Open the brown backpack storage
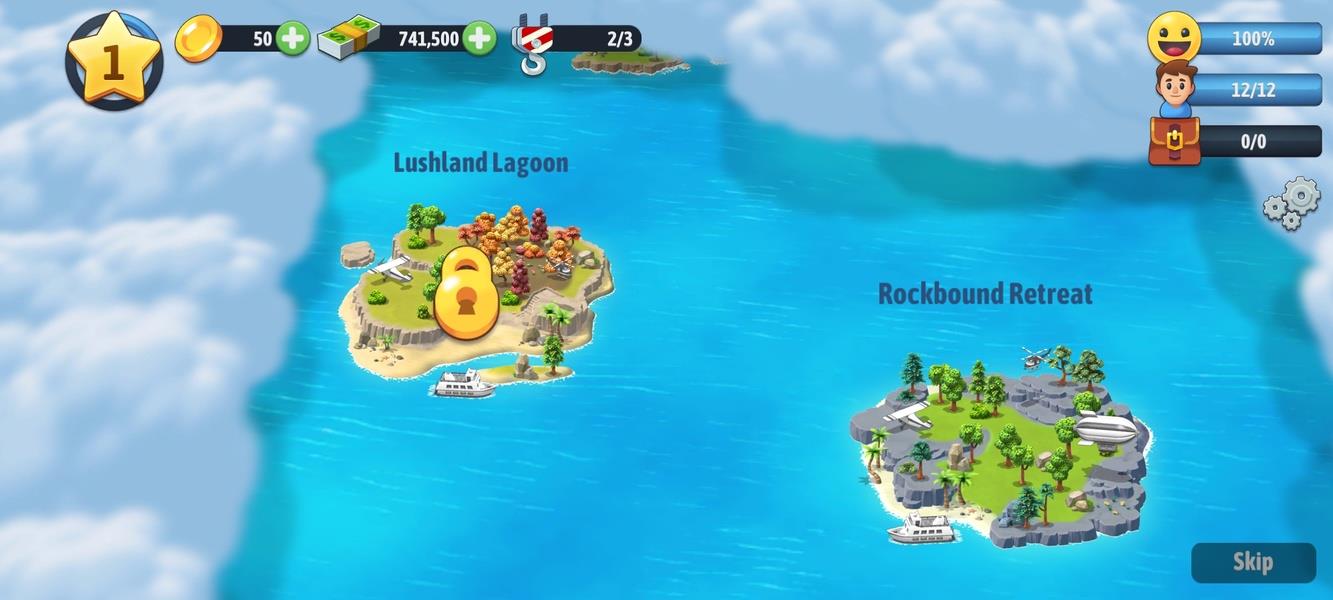 tap(1174, 141)
